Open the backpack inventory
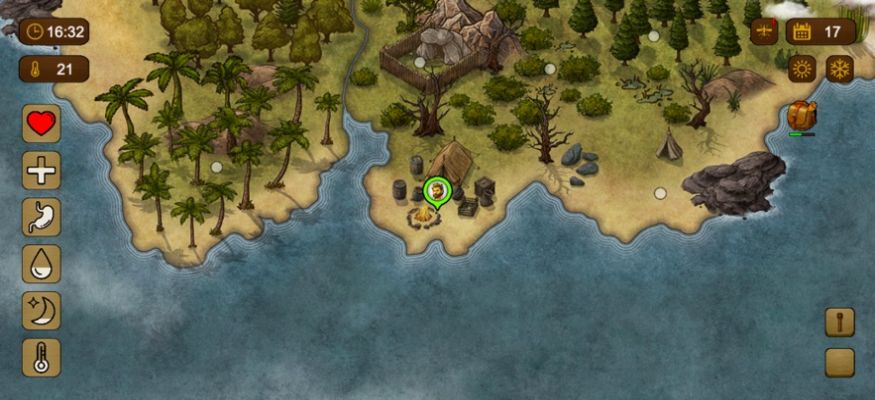 pyautogui.click(x=801, y=115)
